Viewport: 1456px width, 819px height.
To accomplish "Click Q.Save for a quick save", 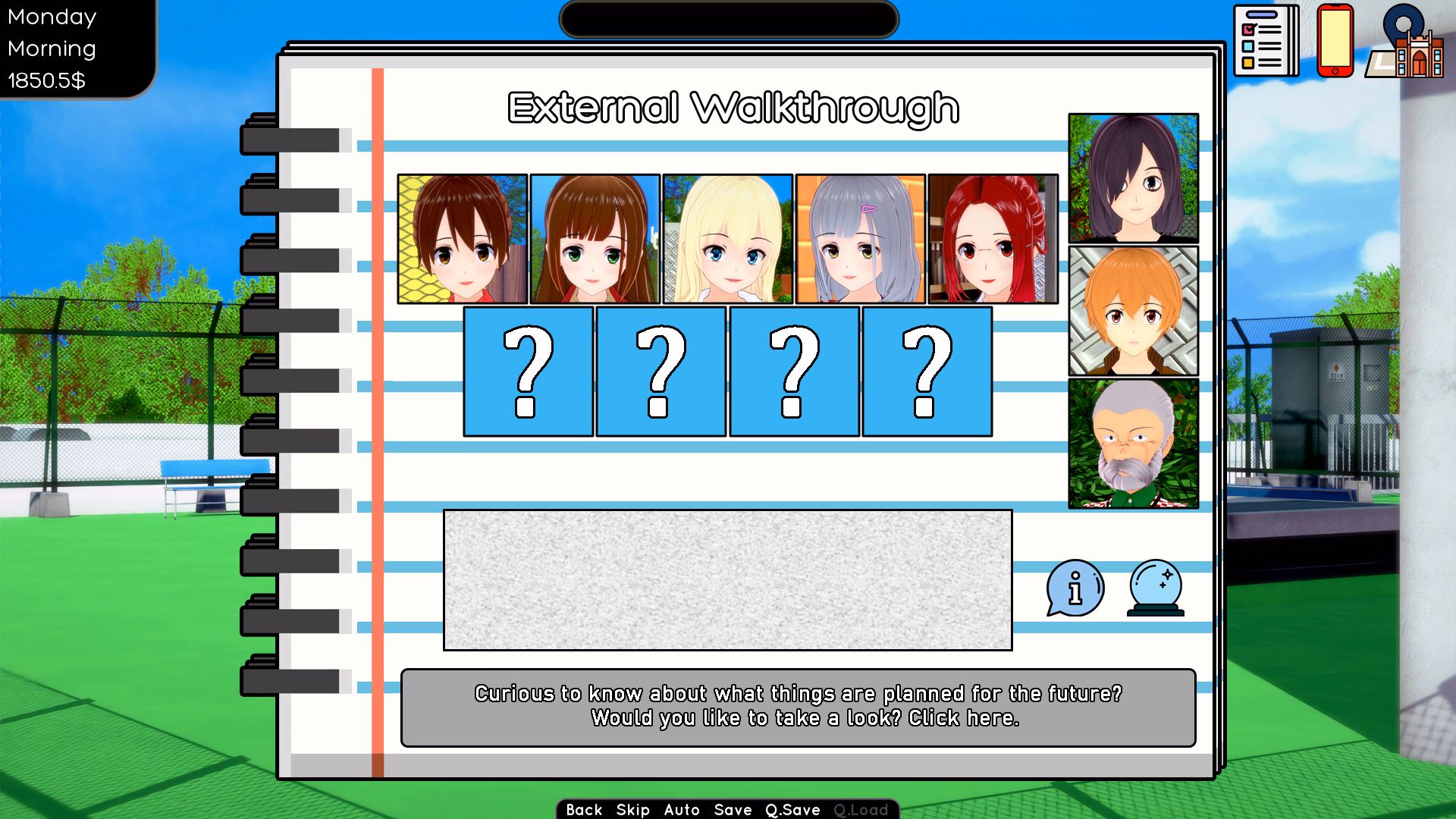I will [792, 810].
